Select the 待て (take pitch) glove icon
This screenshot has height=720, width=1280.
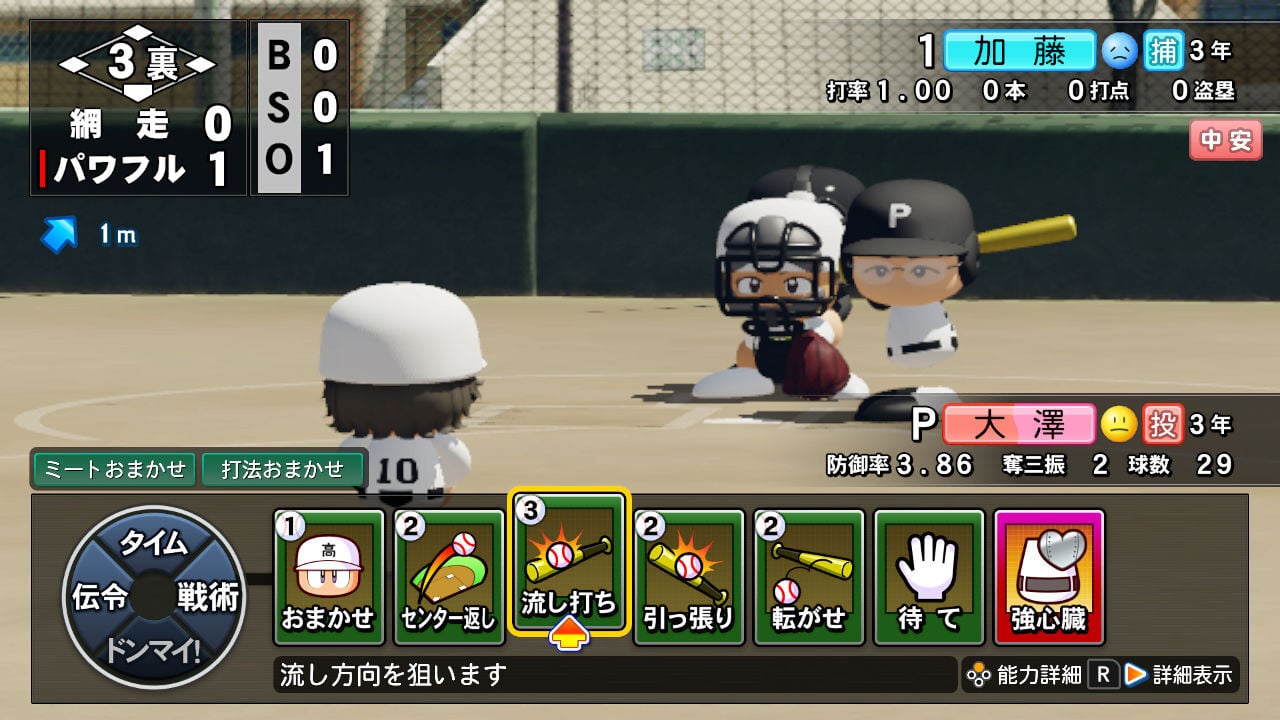click(x=930, y=570)
